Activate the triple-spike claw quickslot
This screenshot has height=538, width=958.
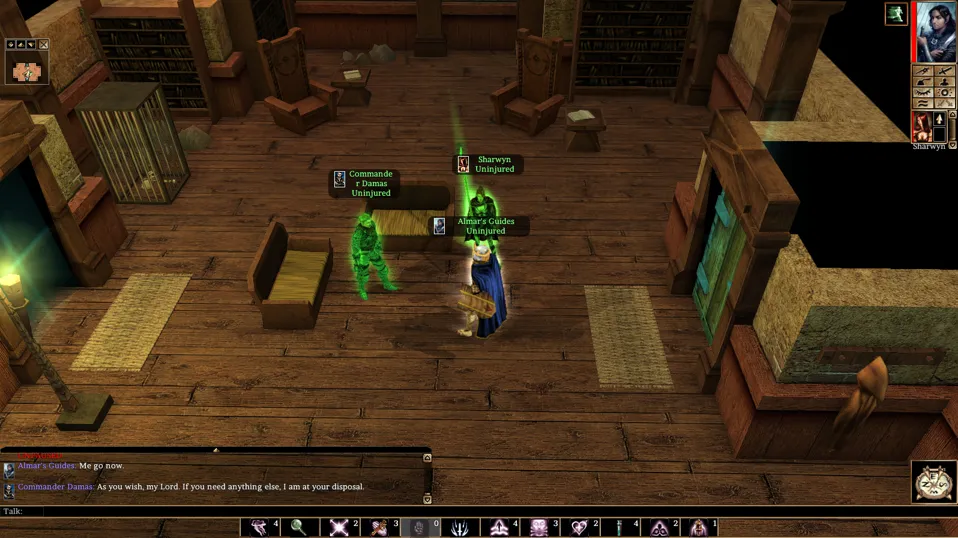tap(459, 527)
